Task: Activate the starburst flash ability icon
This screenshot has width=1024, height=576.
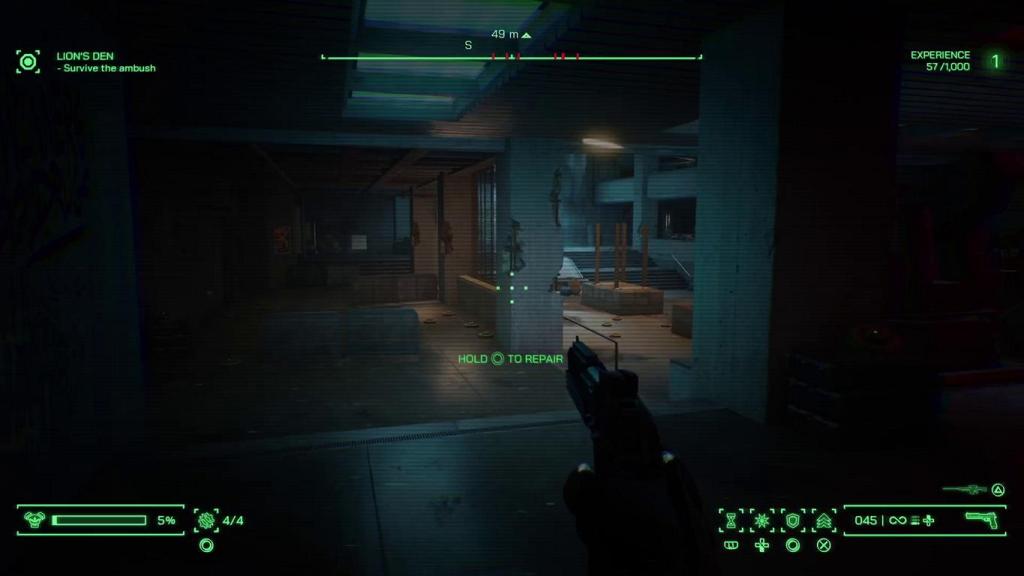Action: [x=762, y=520]
